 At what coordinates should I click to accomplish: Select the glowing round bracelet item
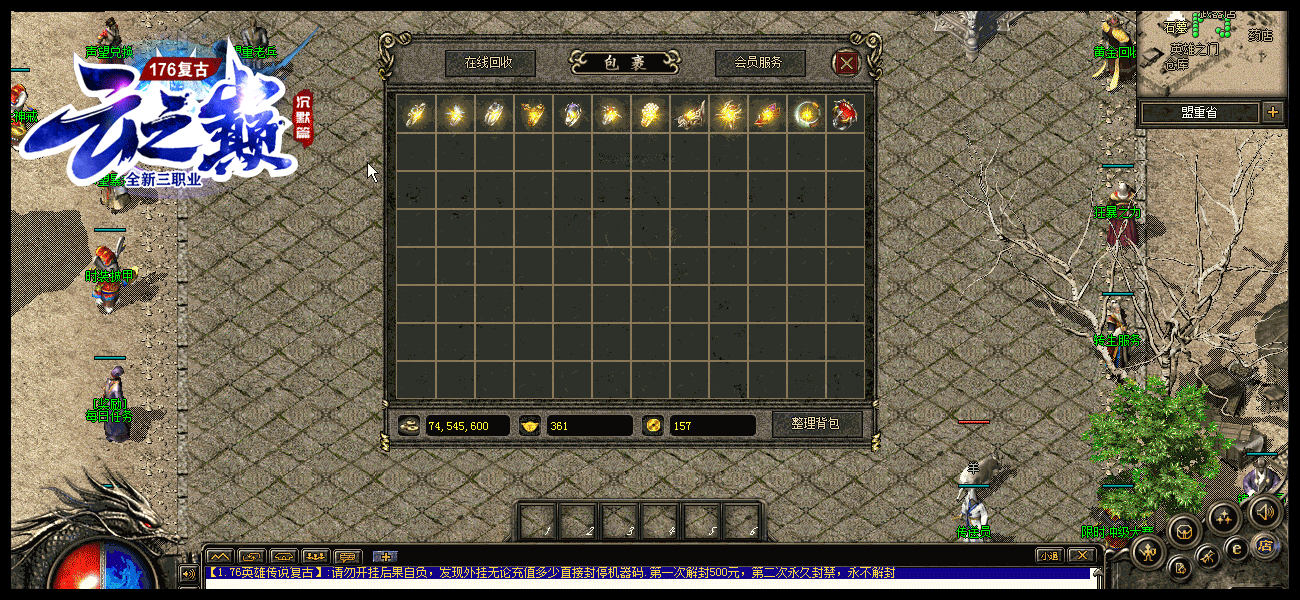pyautogui.click(x=806, y=114)
